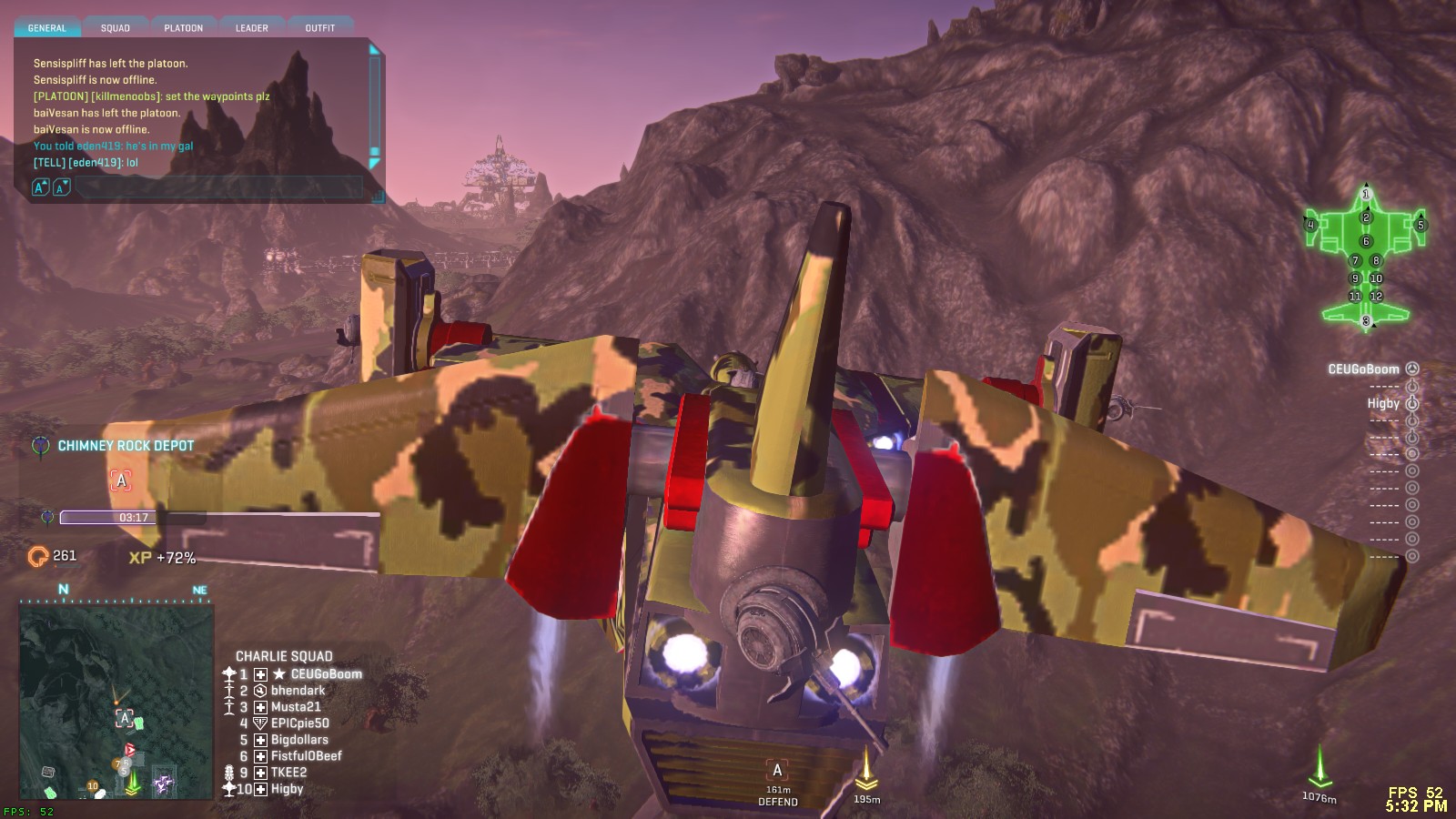Switch to the Outfit chat tab

click(x=320, y=28)
